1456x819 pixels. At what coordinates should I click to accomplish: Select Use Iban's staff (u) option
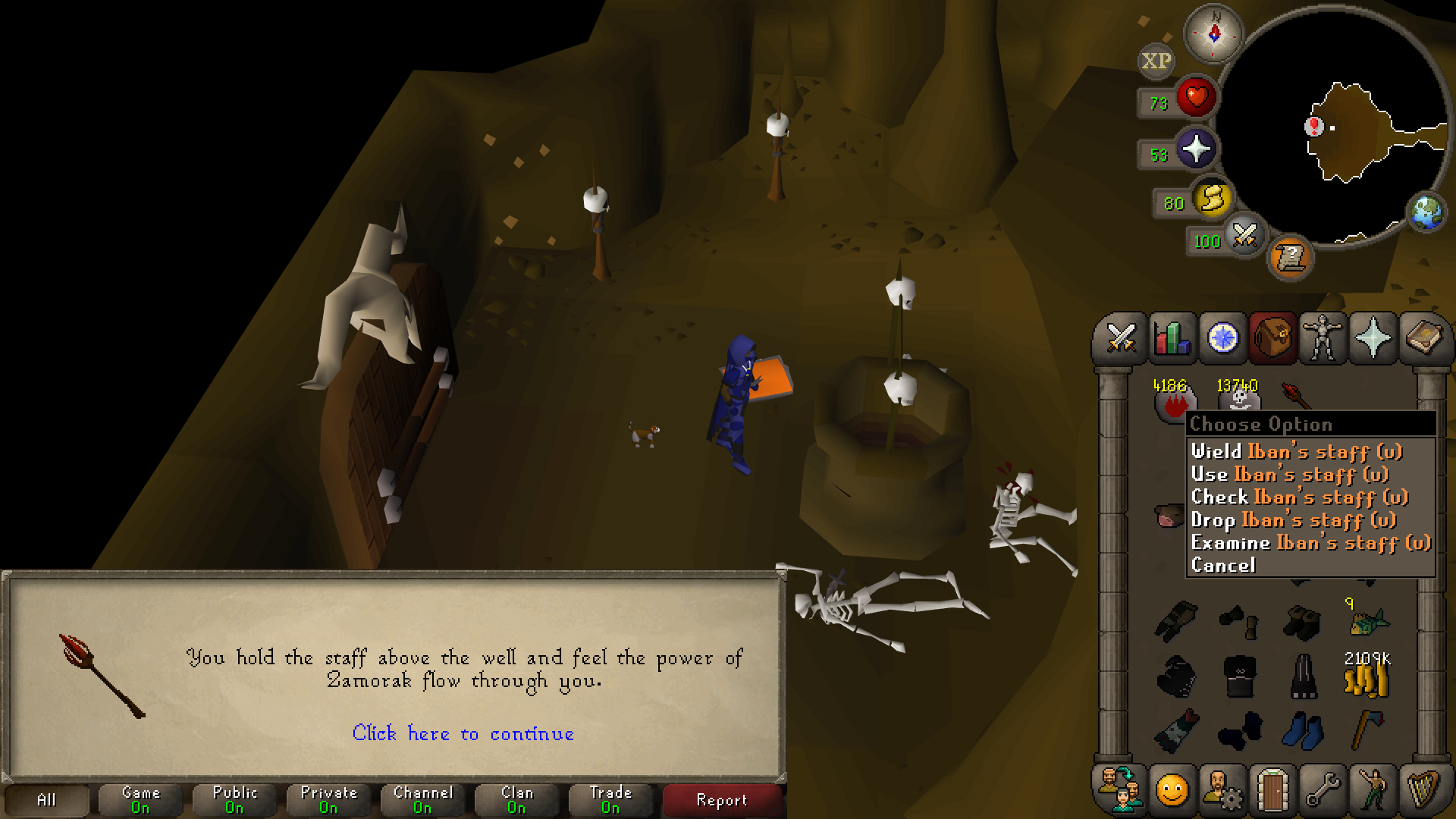tap(1289, 475)
